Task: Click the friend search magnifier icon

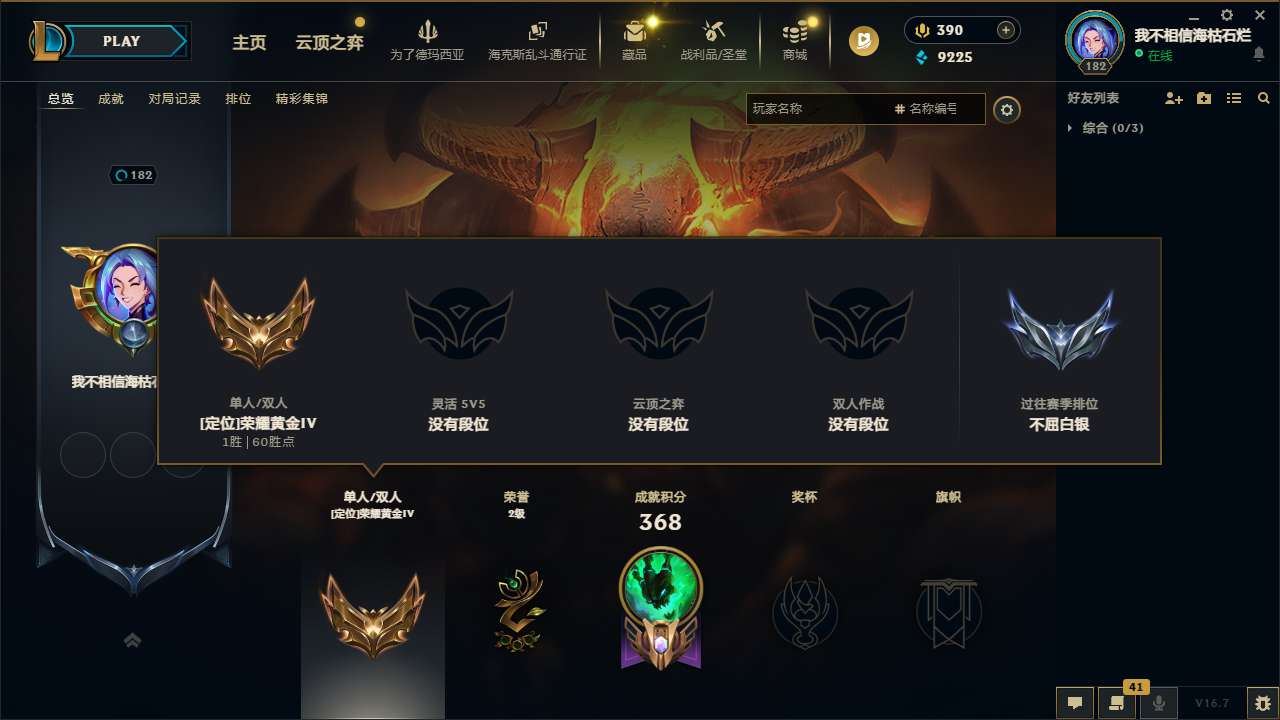Action: (1264, 98)
